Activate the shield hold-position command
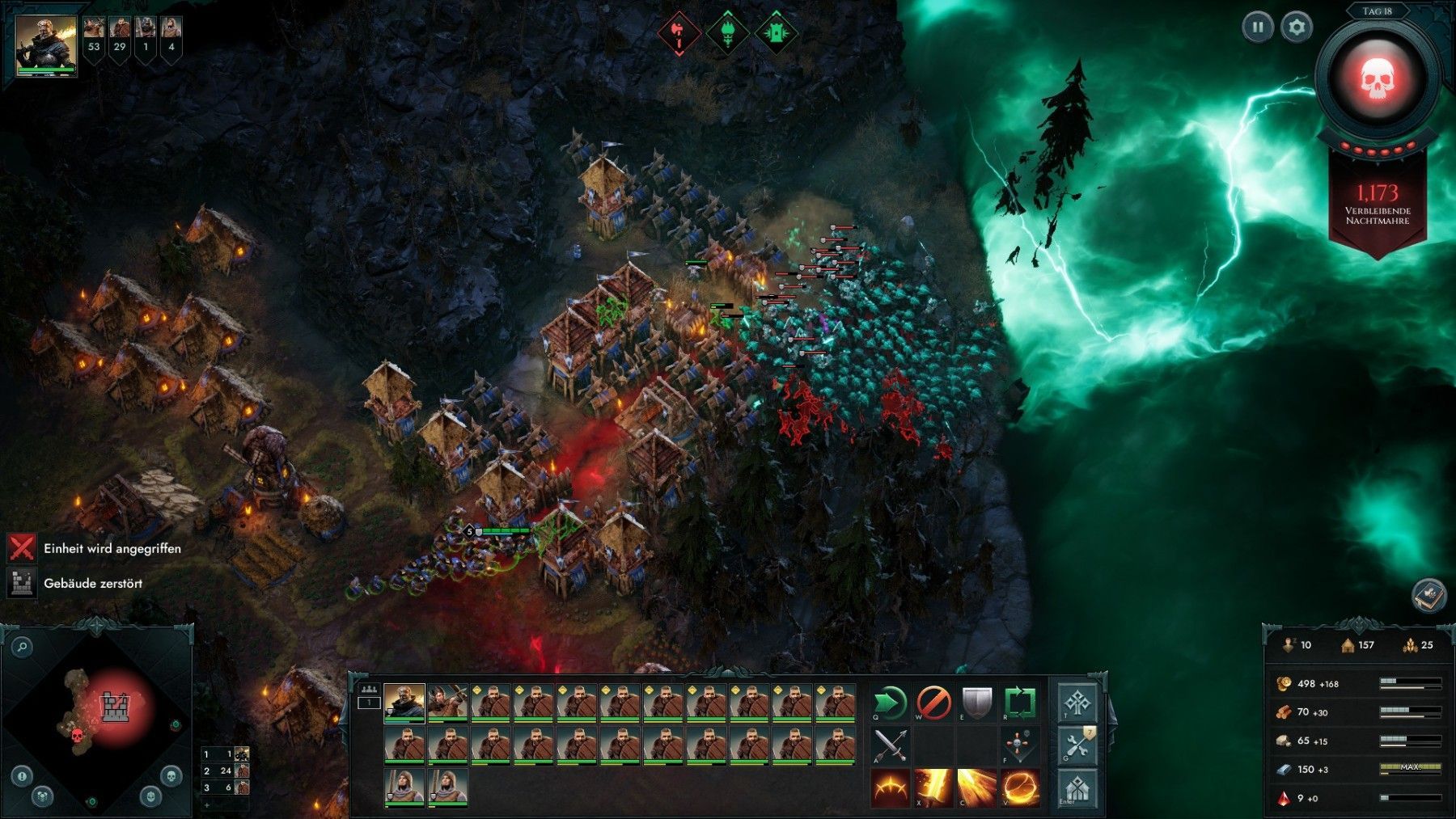The image size is (1456, 819). tap(976, 703)
